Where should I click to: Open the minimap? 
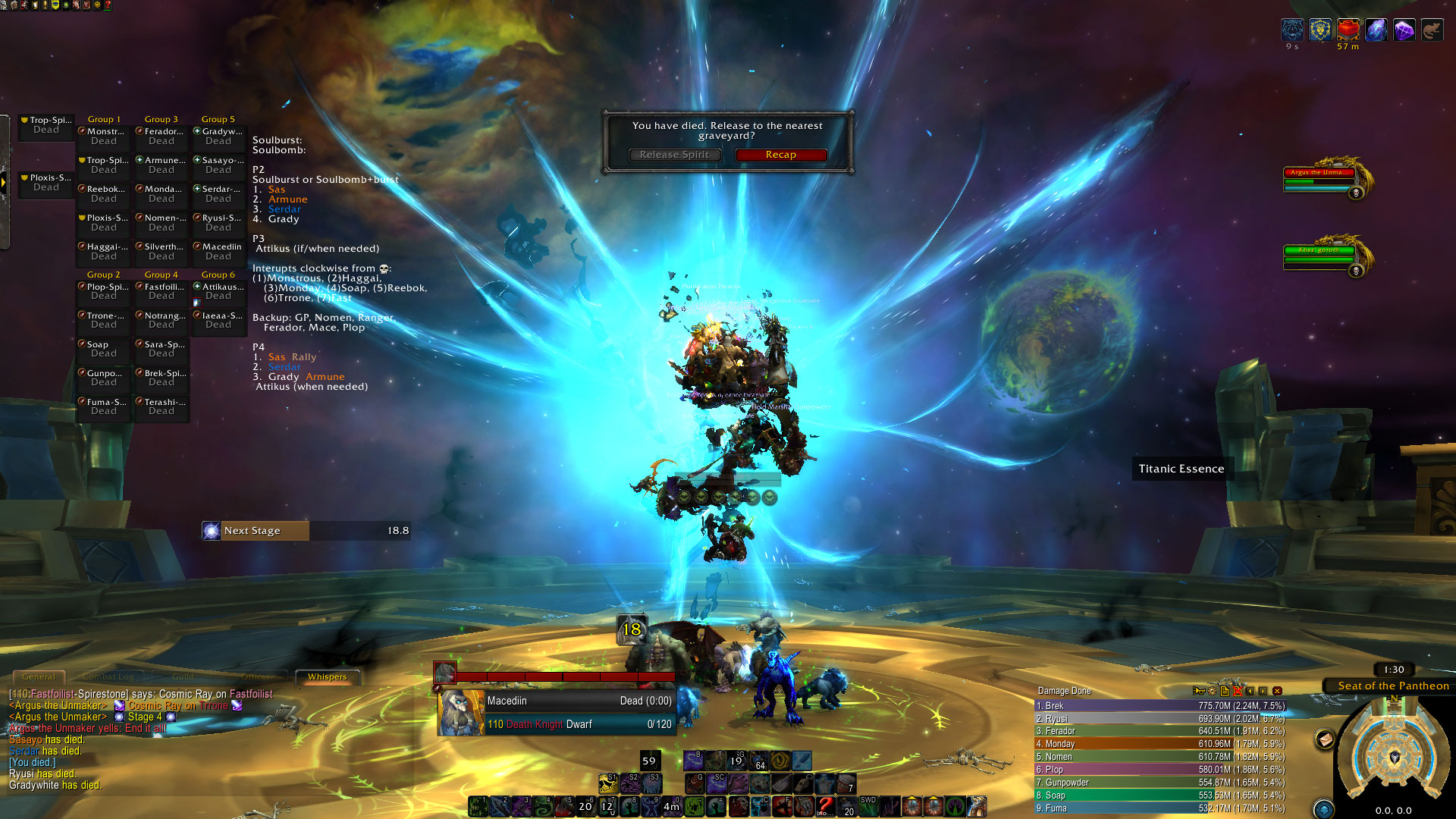tap(1394, 757)
